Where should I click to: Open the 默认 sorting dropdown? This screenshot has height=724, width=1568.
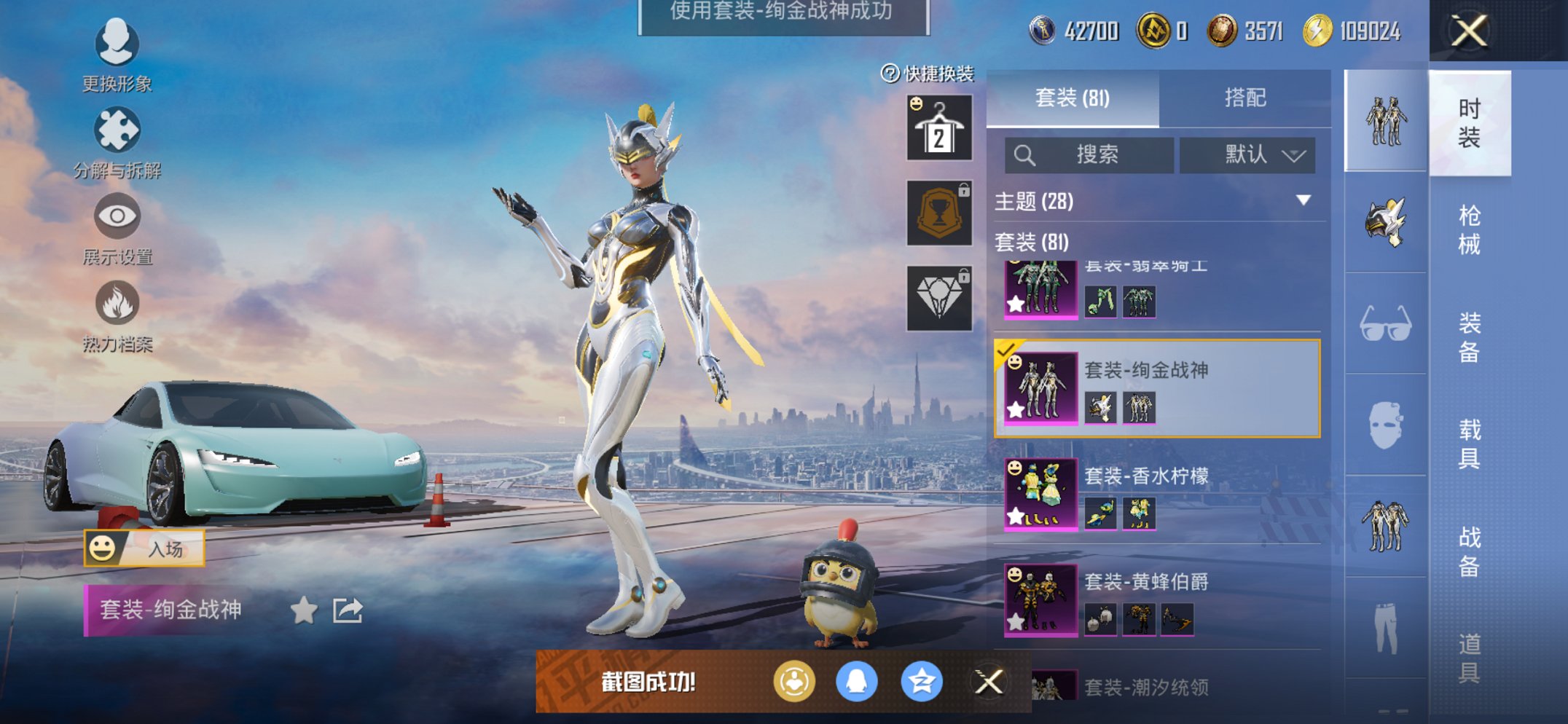point(1247,154)
